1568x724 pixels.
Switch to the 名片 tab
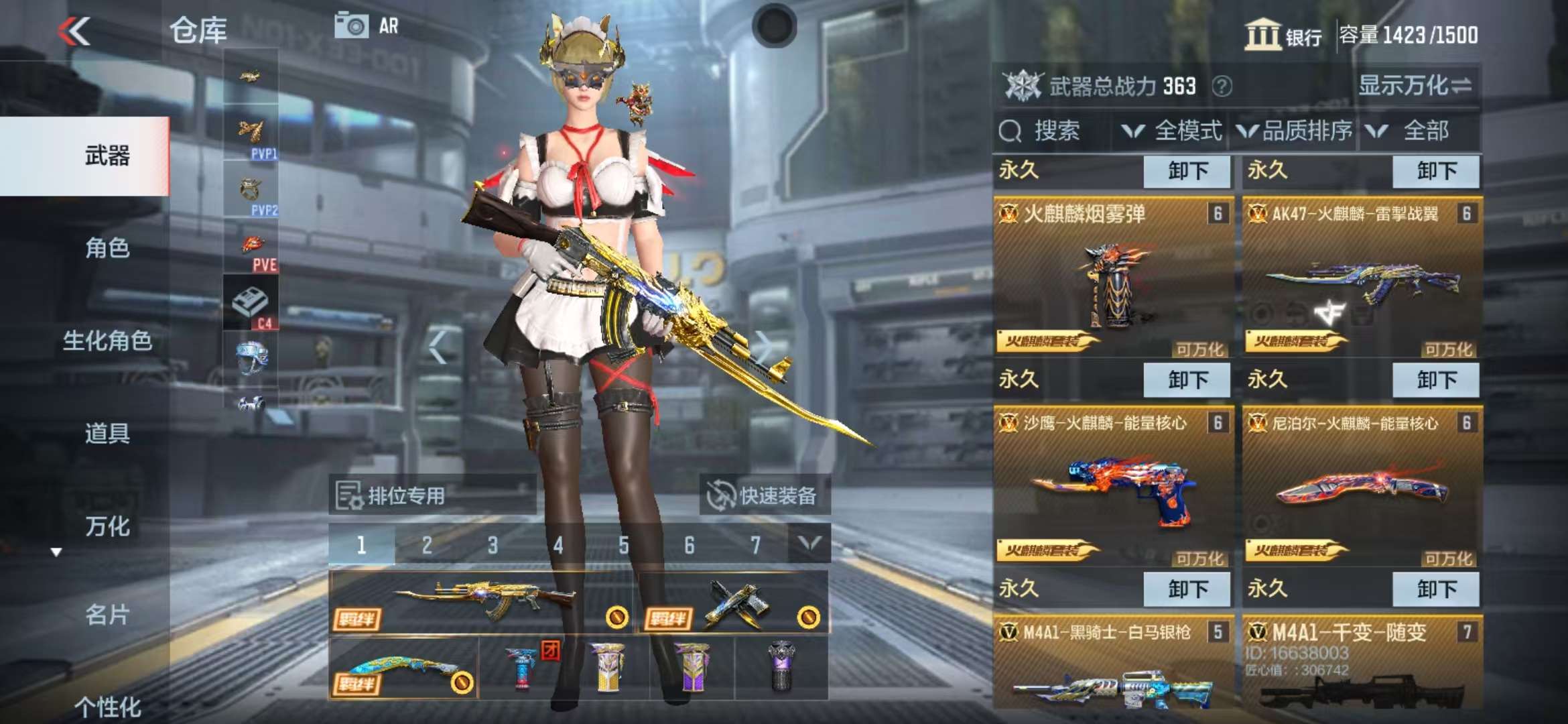(107, 614)
